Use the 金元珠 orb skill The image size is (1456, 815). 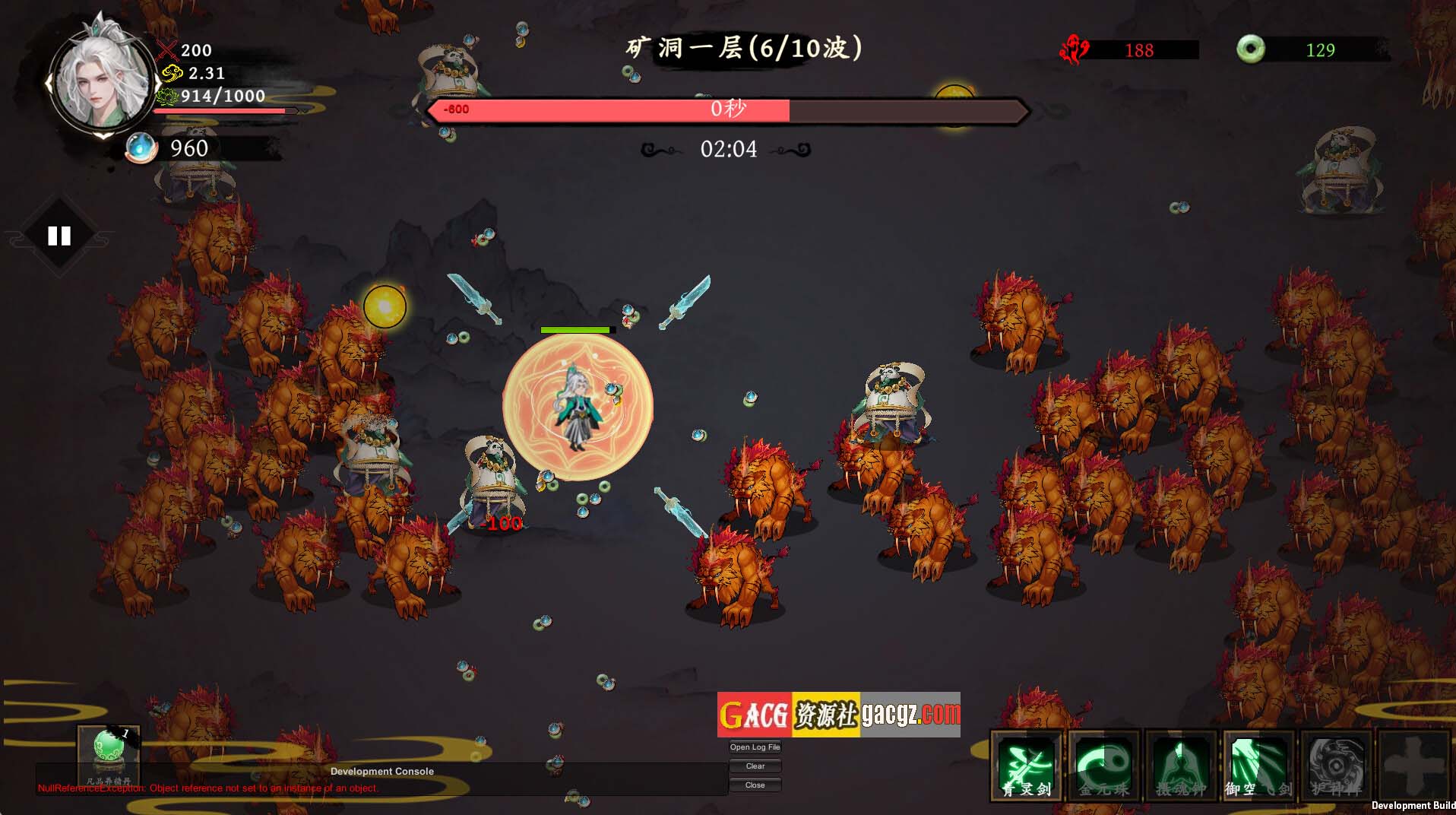tap(1104, 766)
